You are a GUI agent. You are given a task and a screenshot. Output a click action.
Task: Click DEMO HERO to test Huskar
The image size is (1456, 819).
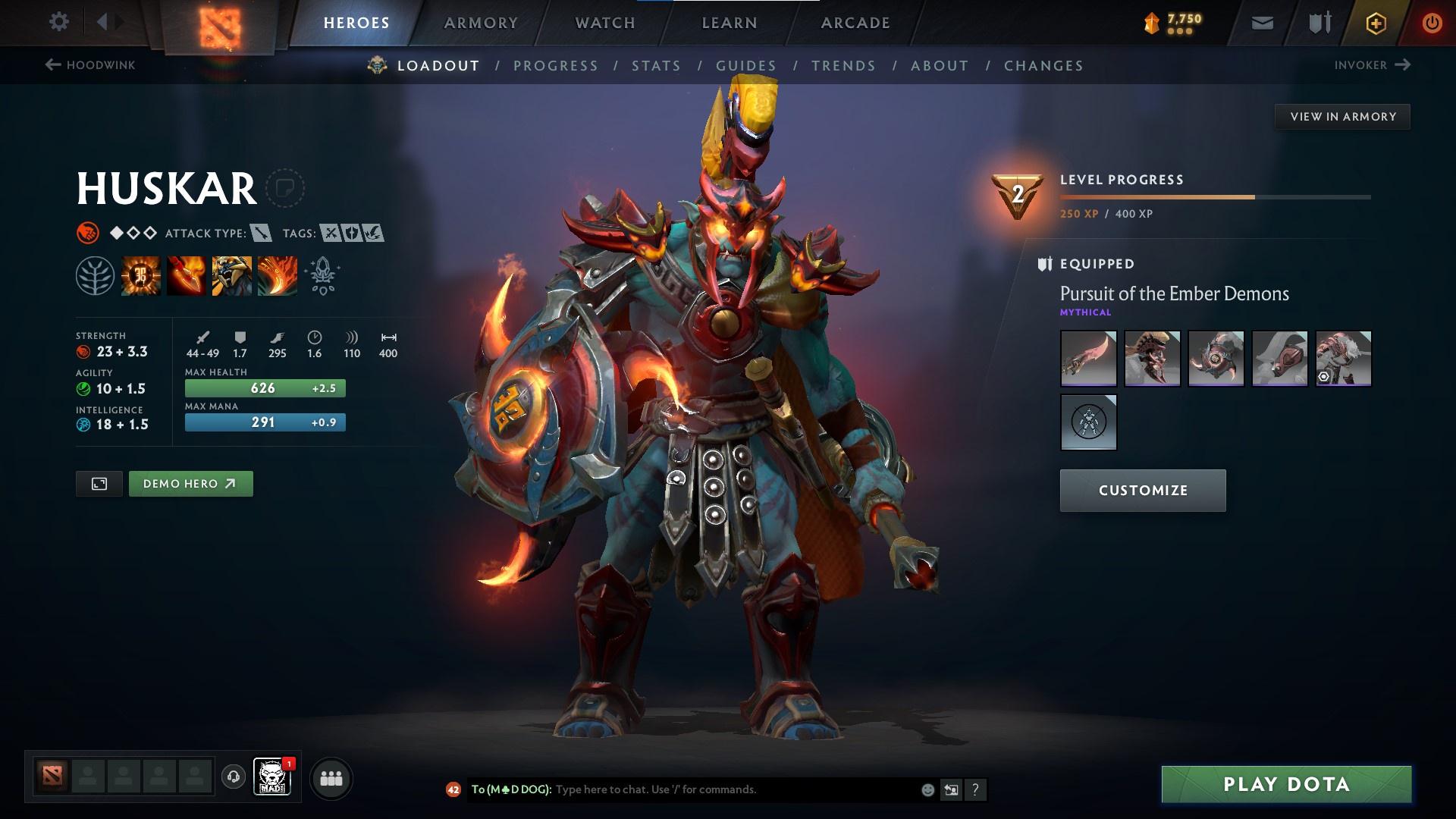(190, 483)
